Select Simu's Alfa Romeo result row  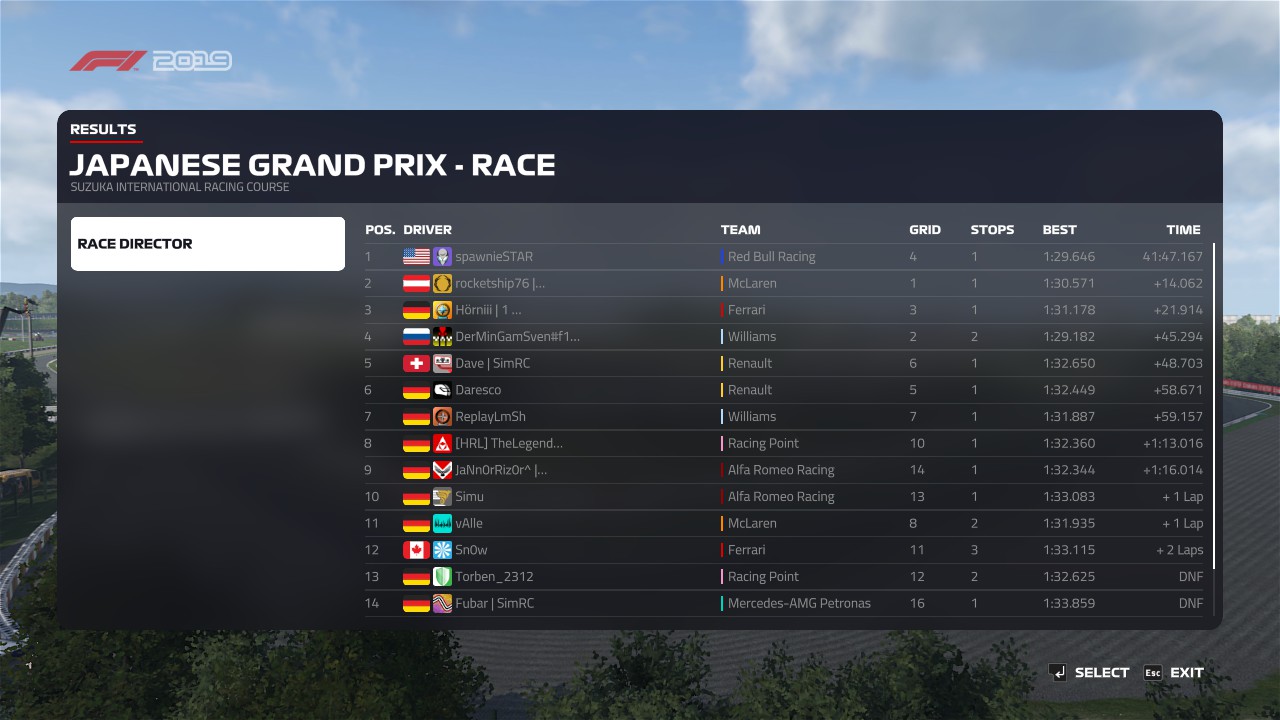tap(784, 497)
